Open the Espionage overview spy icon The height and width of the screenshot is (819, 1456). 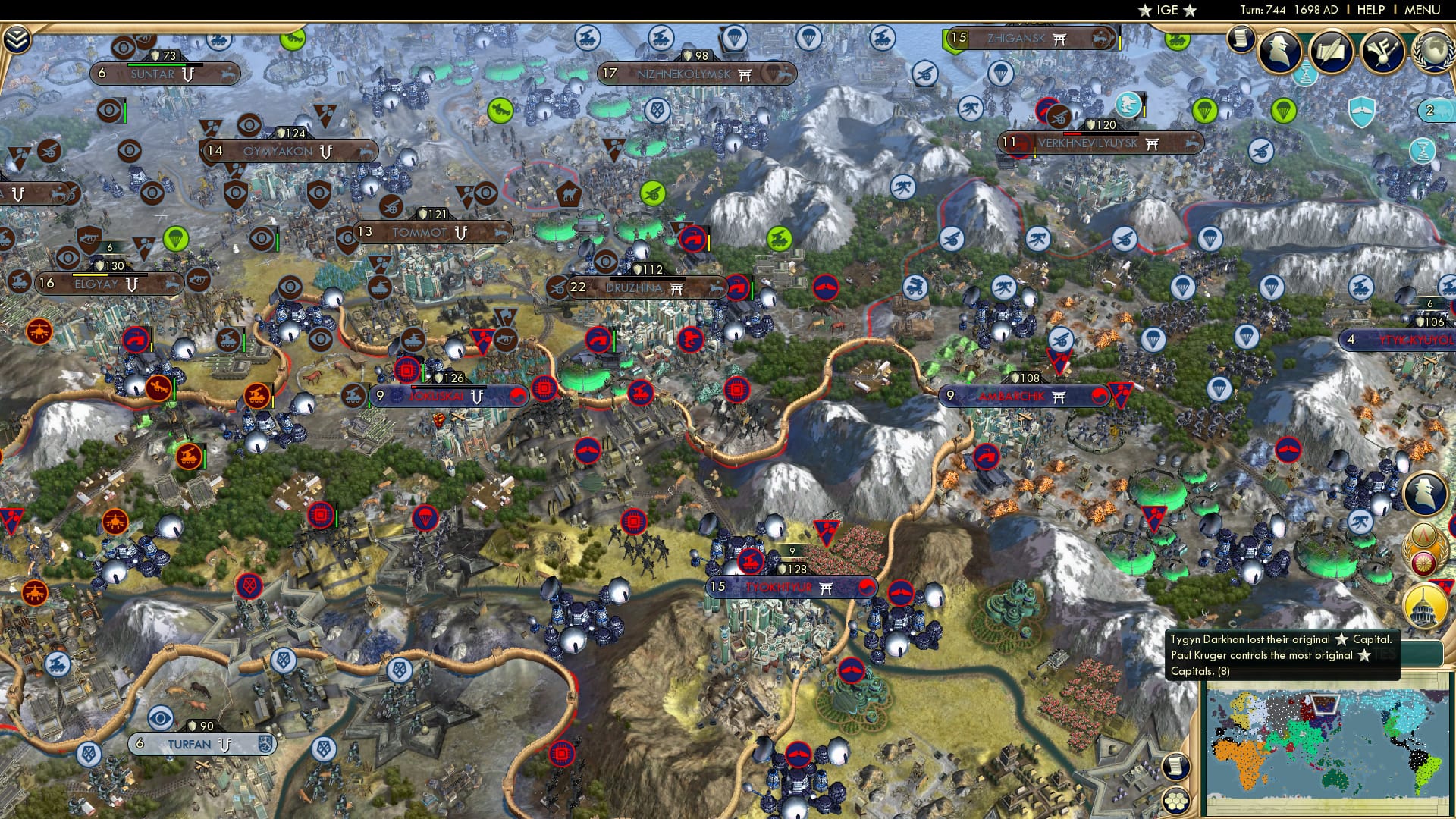[x=1279, y=50]
